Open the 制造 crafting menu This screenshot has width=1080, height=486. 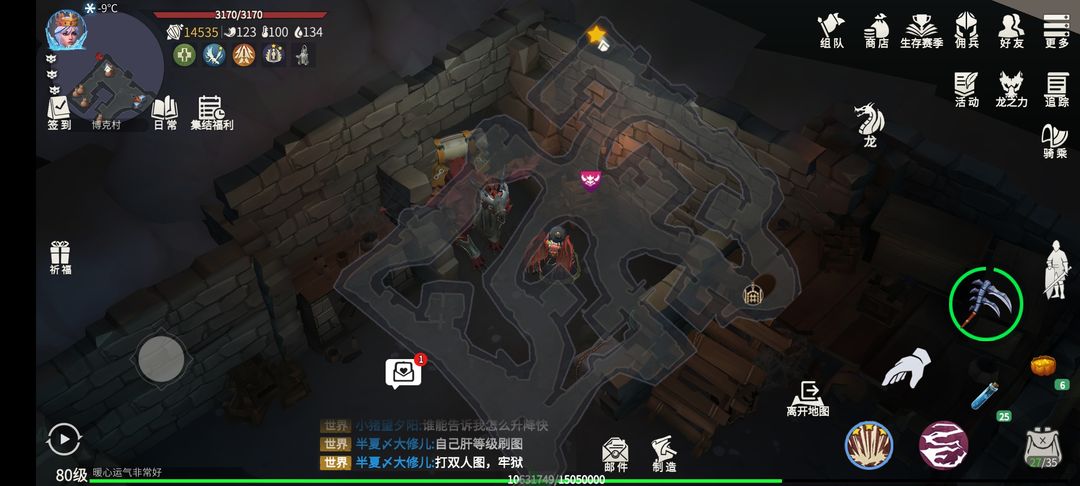(x=663, y=453)
